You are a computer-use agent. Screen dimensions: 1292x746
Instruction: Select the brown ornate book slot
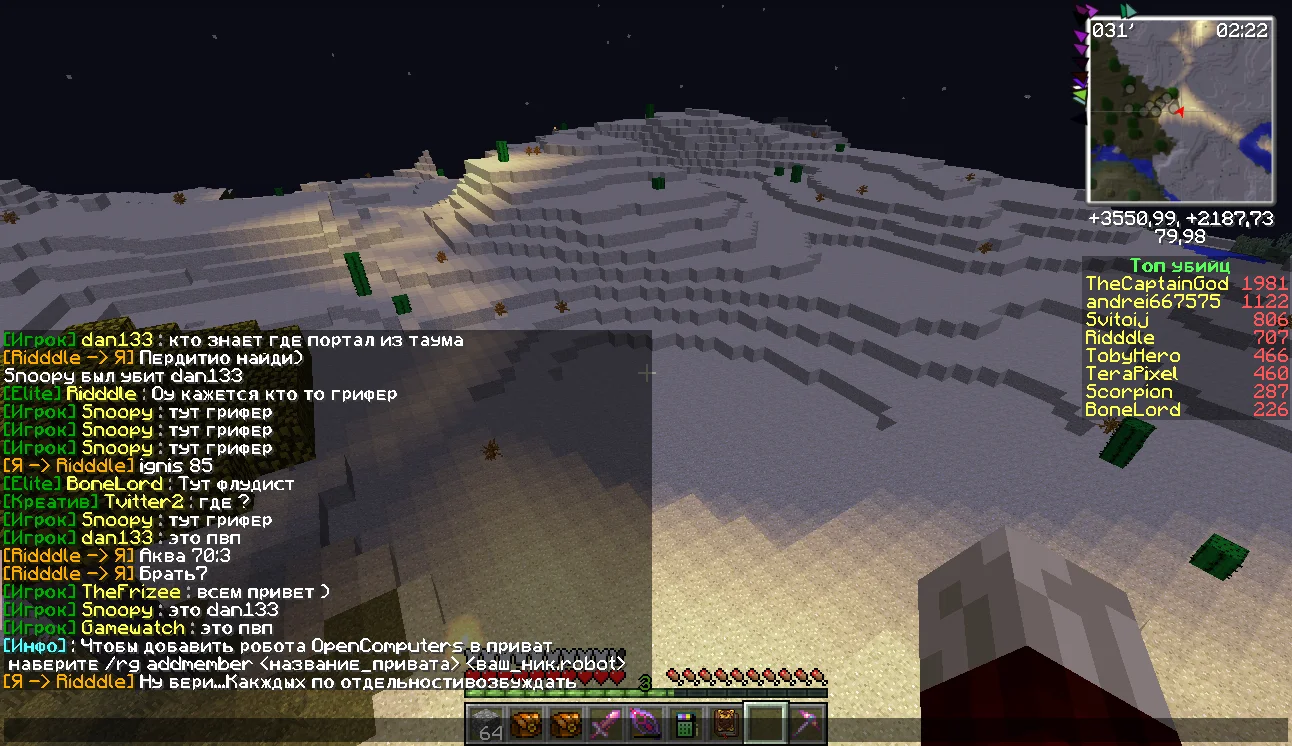(x=725, y=724)
